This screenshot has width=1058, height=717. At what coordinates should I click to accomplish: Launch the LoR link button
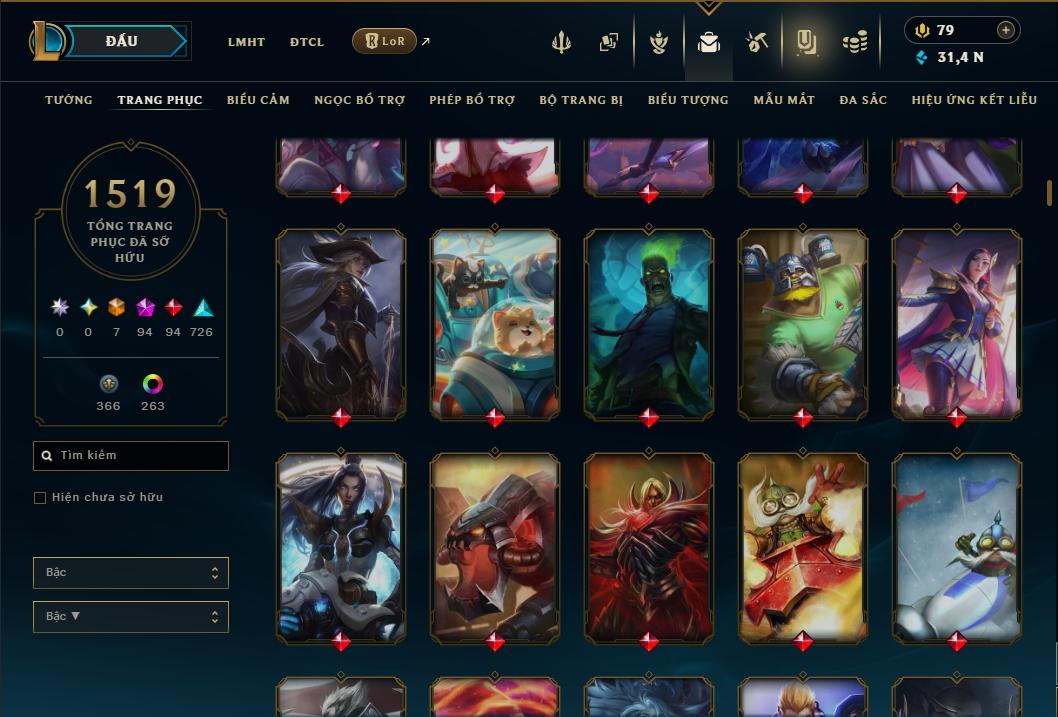coord(385,41)
